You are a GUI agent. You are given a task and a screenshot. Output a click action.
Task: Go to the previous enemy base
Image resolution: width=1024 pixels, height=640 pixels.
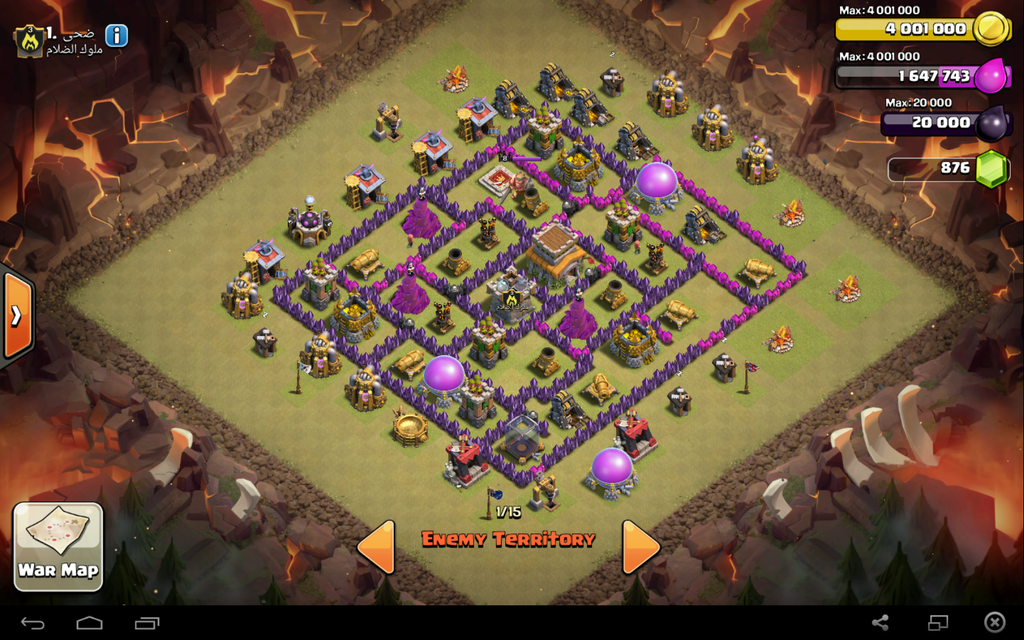[x=376, y=547]
